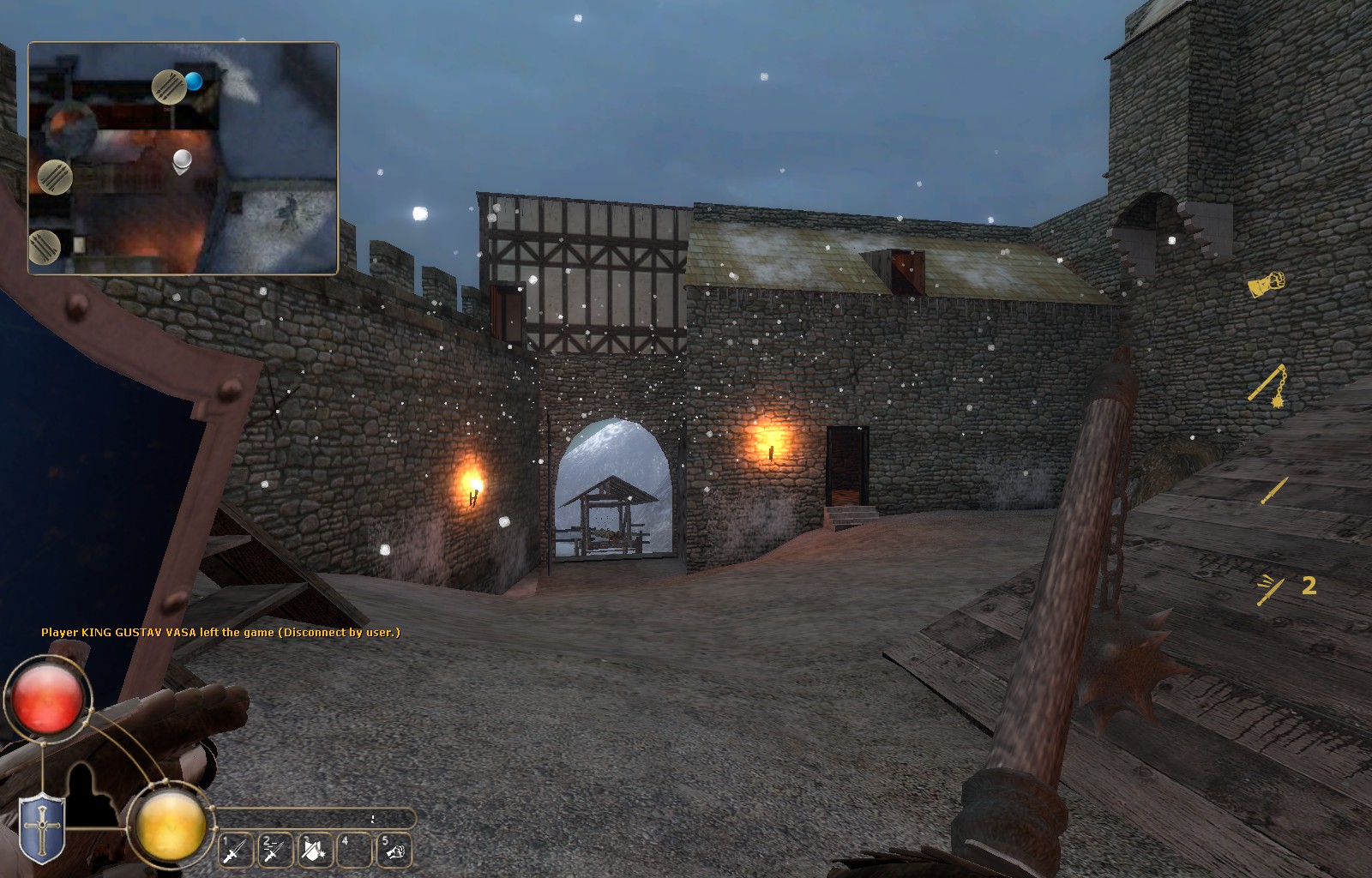Choose the slot 5 fist ability
The image size is (1372, 878).
point(394,851)
